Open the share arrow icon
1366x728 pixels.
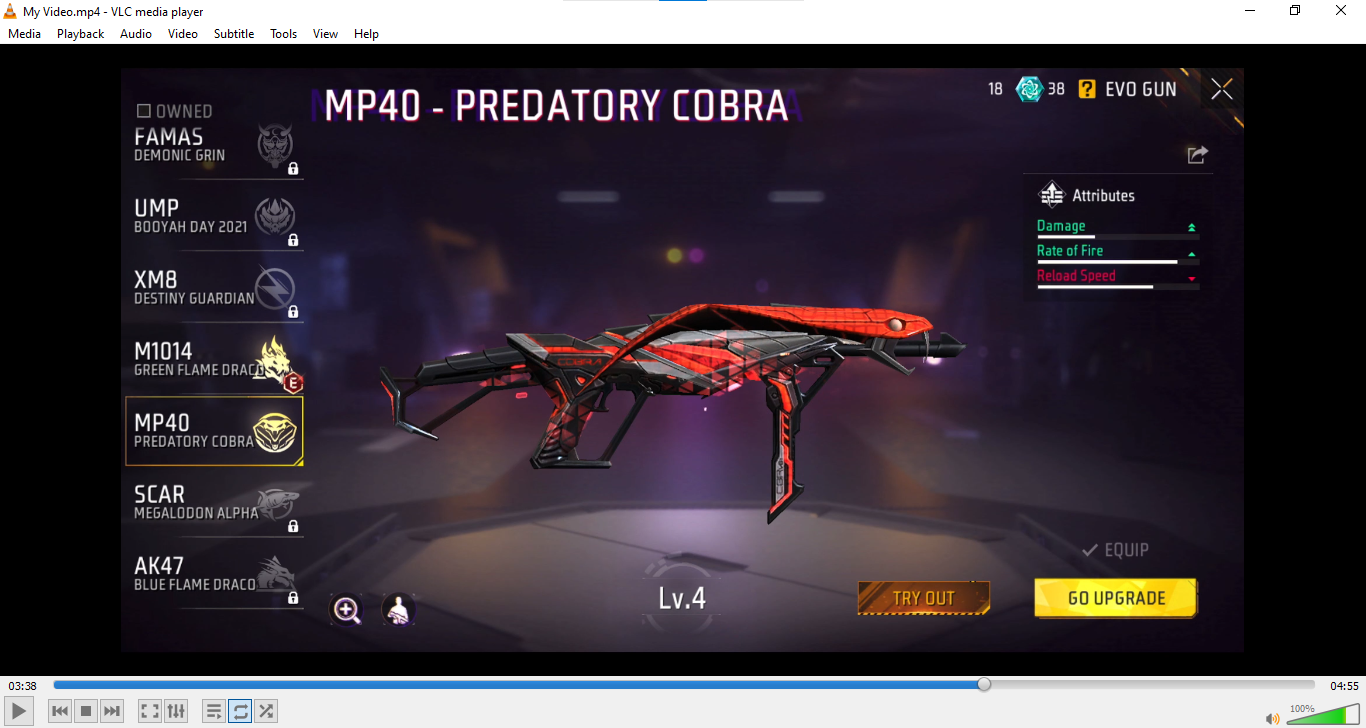pyautogui.click(x=1197, y=154)
